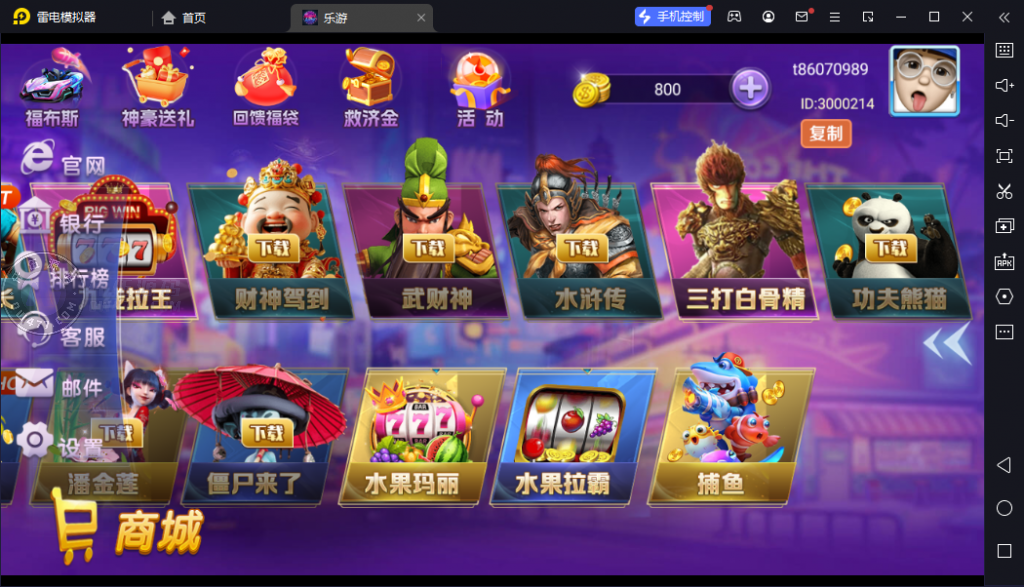The width and height of the screenshot is (1024, 587).
Task: Open the player avatar profile
Action: [x=924, y=83]
